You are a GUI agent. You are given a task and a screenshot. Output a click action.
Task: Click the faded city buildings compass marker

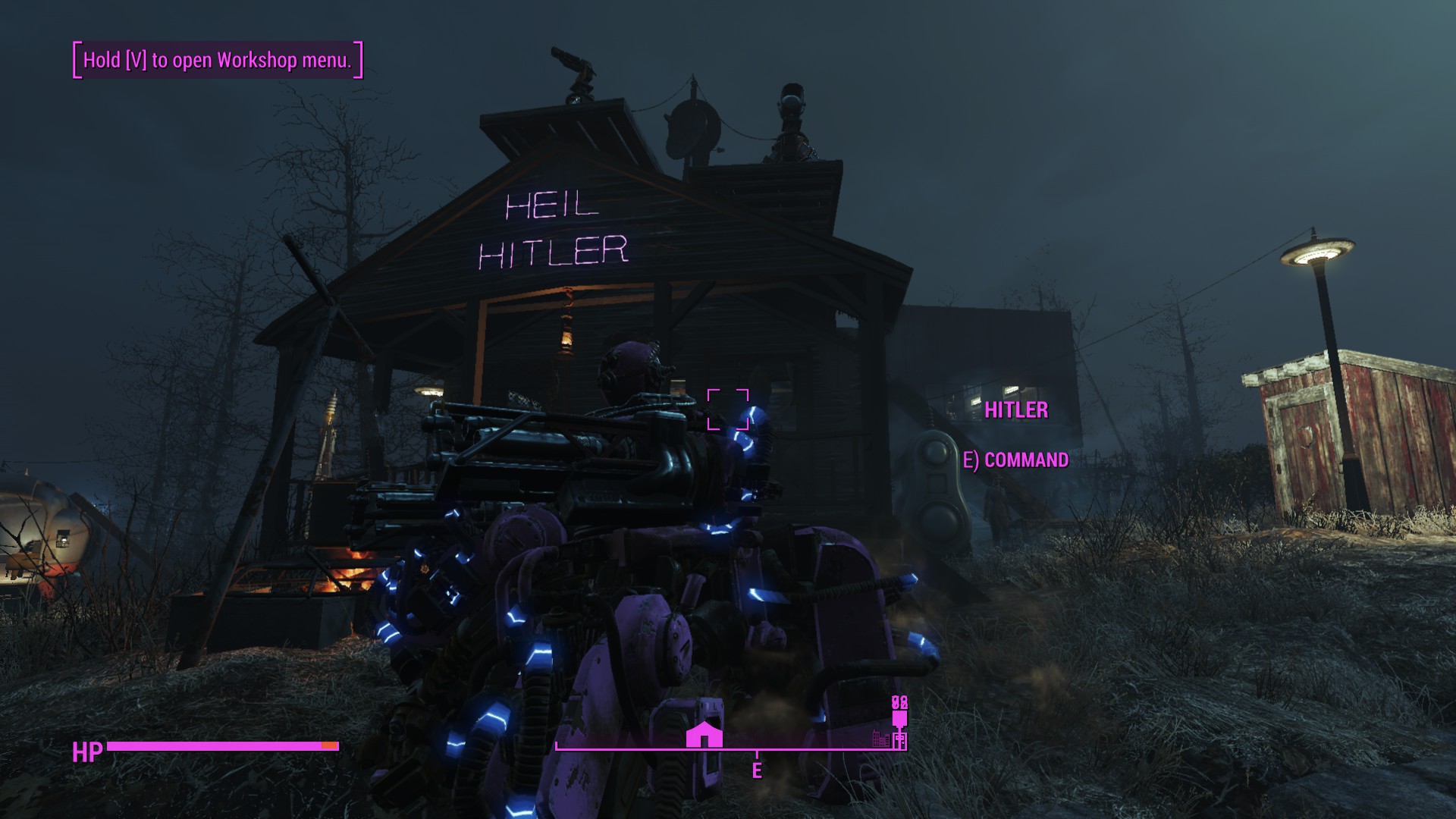pos(880,738)
